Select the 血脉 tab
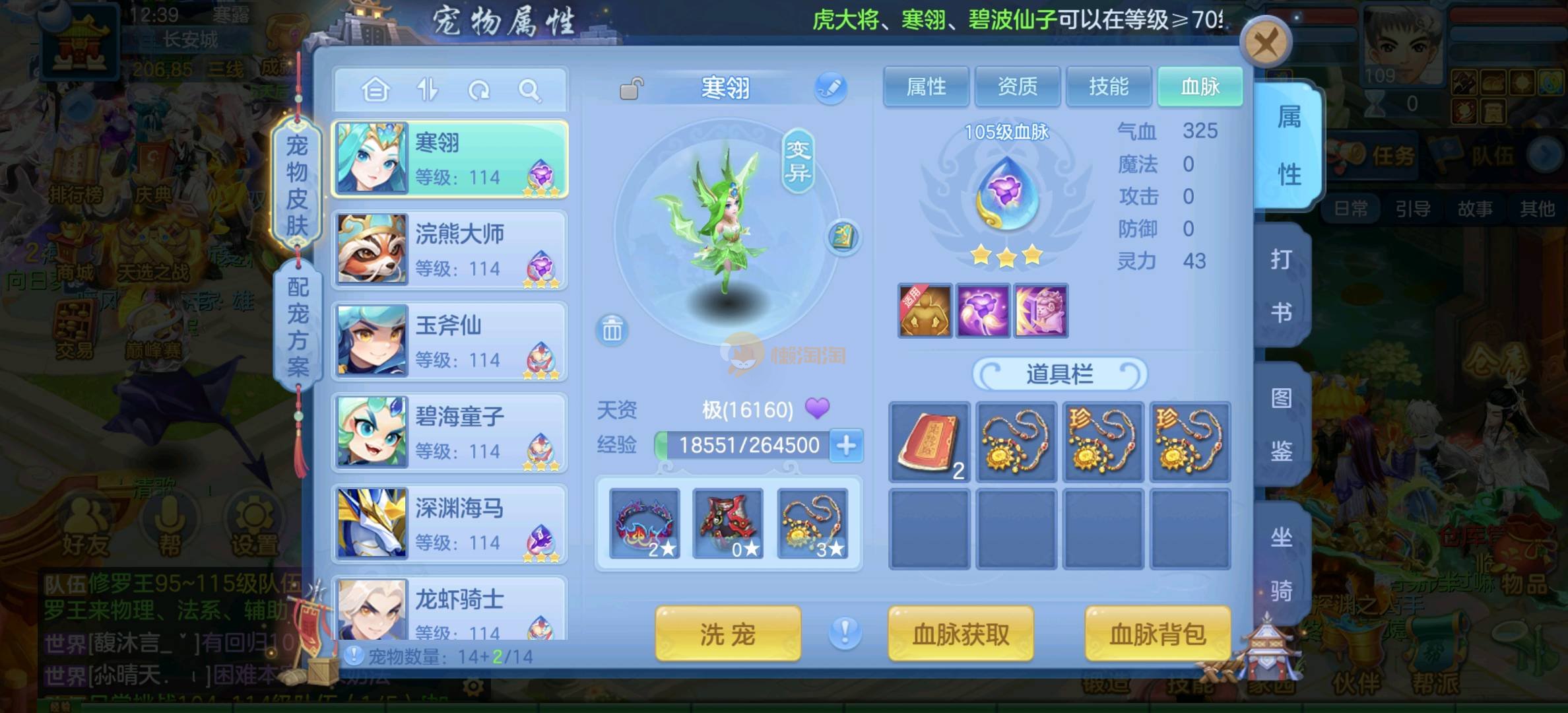 click(x=1200, y=86)
